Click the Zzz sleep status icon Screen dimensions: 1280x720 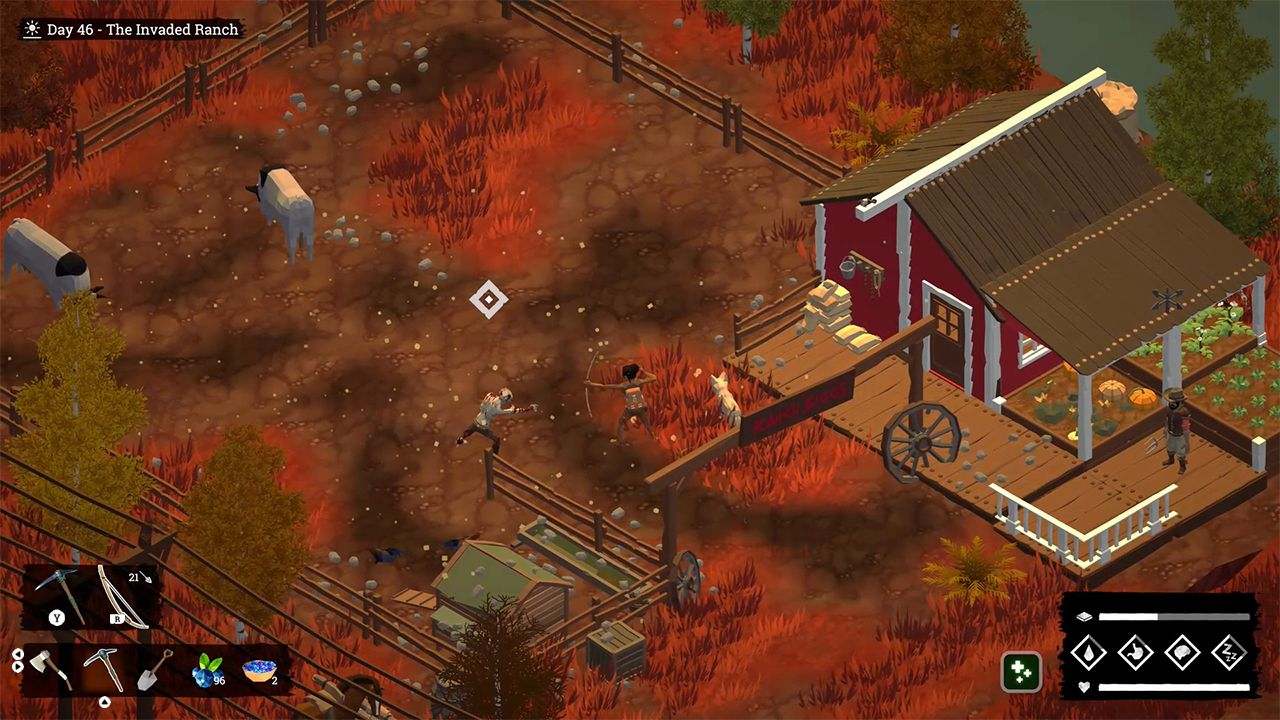[1230, 652]
